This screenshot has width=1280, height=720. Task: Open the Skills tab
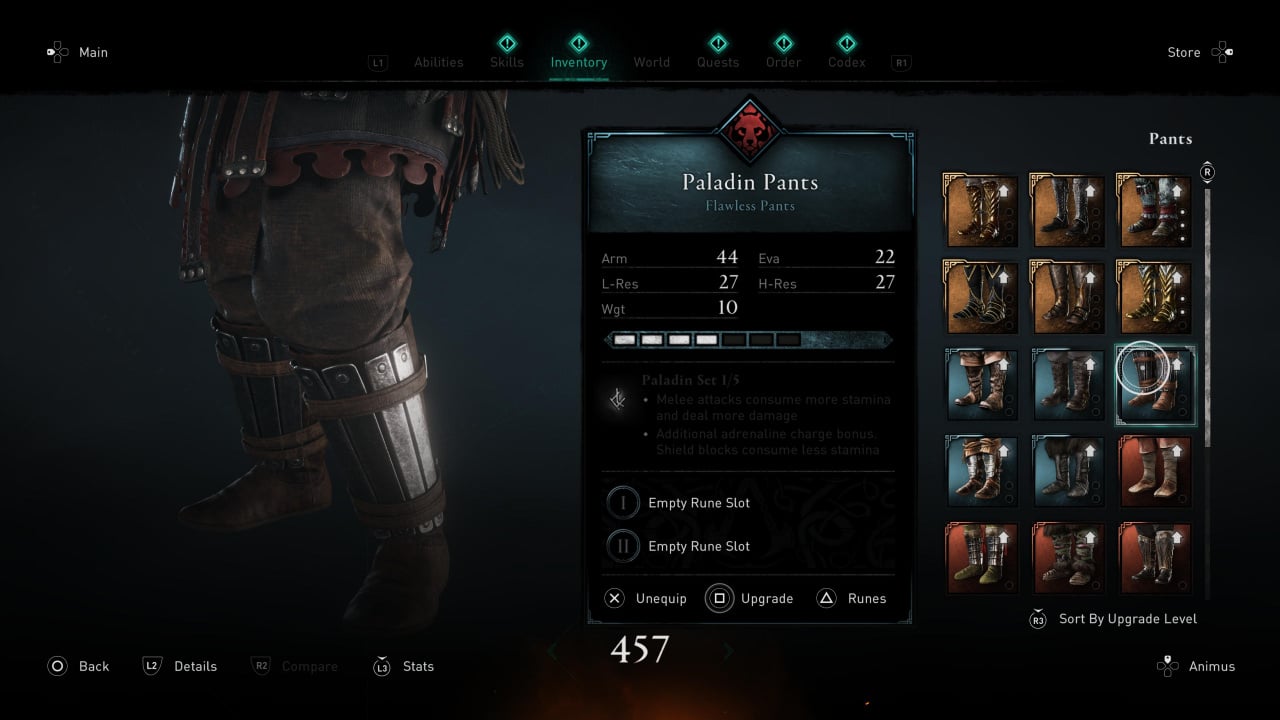pyautogui.click(x=507, y=61)
